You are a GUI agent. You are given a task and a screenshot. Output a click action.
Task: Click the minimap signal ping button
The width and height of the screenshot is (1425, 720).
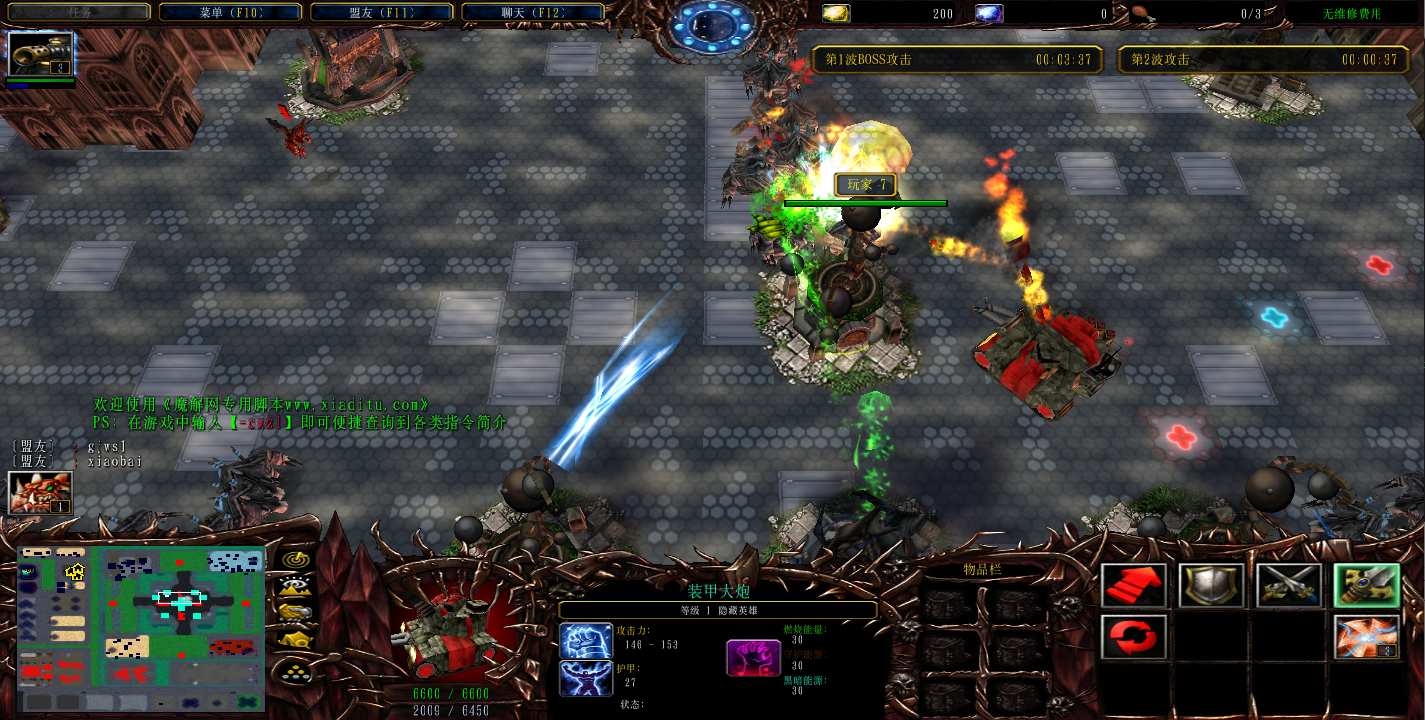[295, 559]
